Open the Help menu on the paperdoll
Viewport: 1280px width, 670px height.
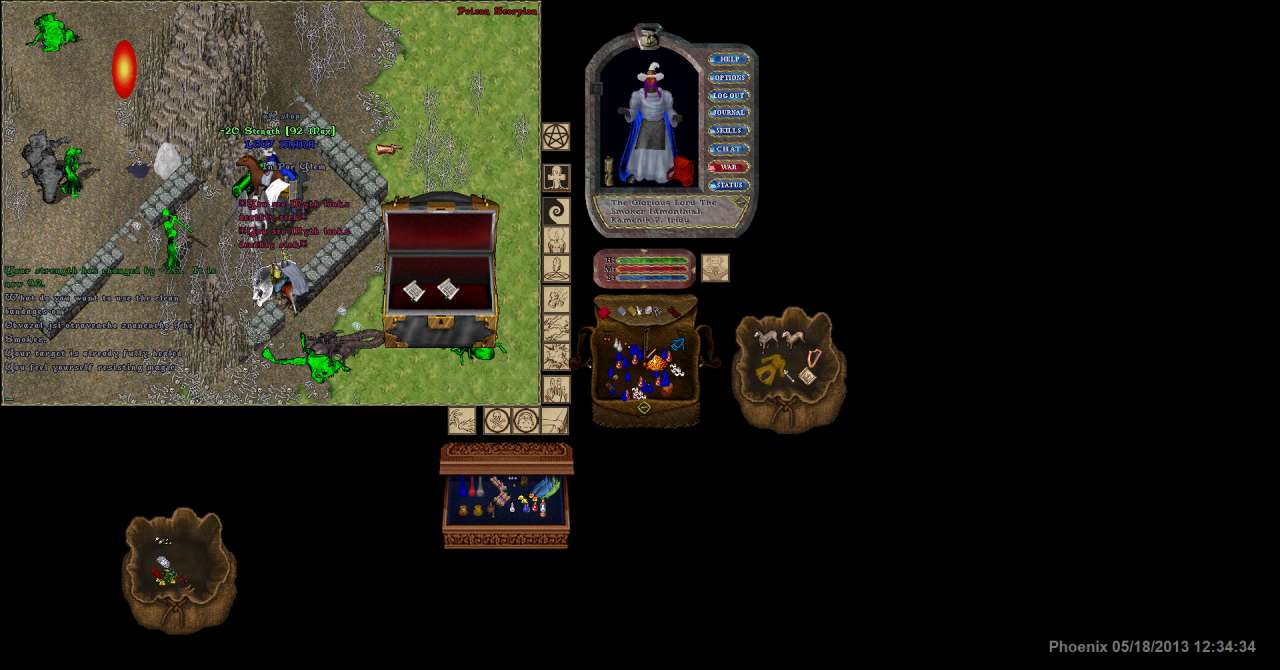click(x=729, y=59)
